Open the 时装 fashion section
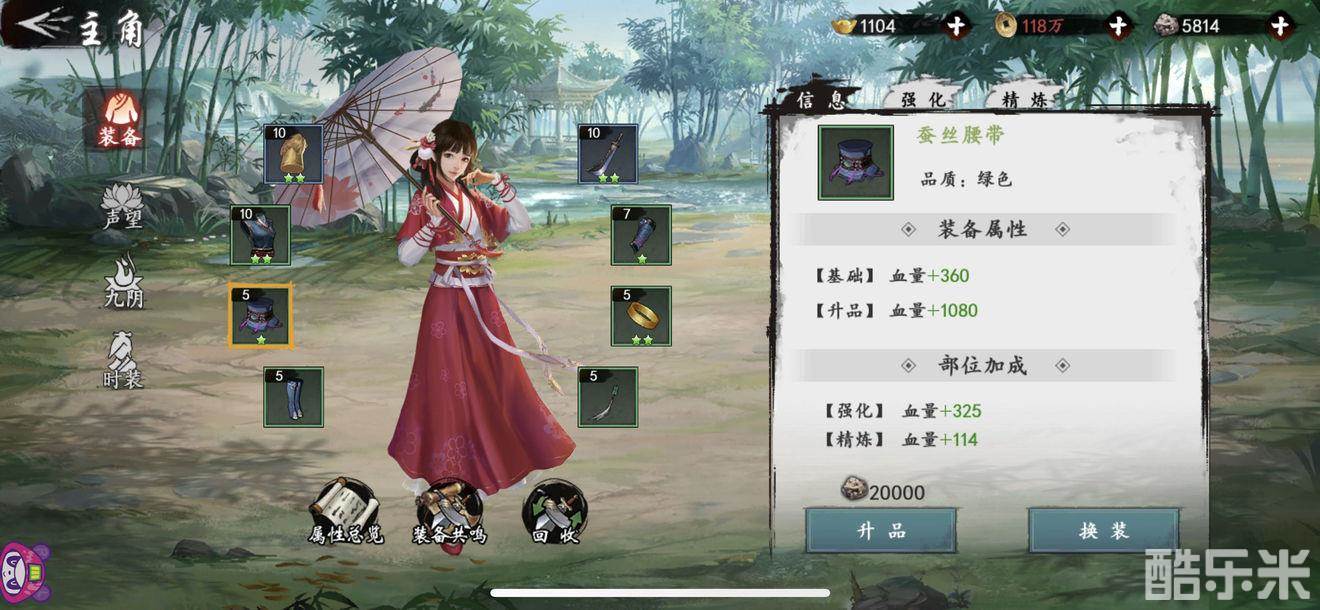 122,358
